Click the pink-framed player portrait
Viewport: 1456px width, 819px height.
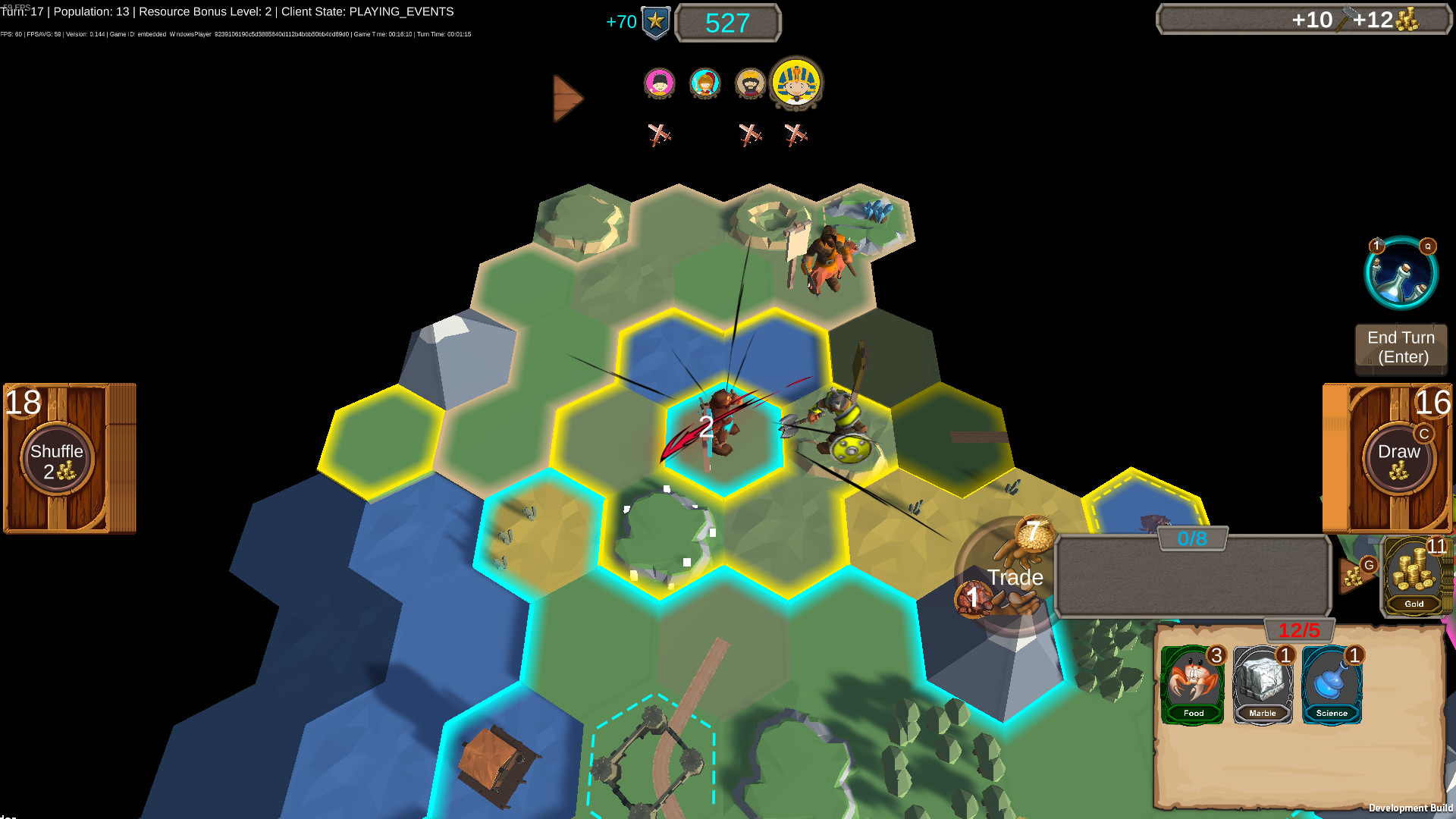[x=659, y=84]
